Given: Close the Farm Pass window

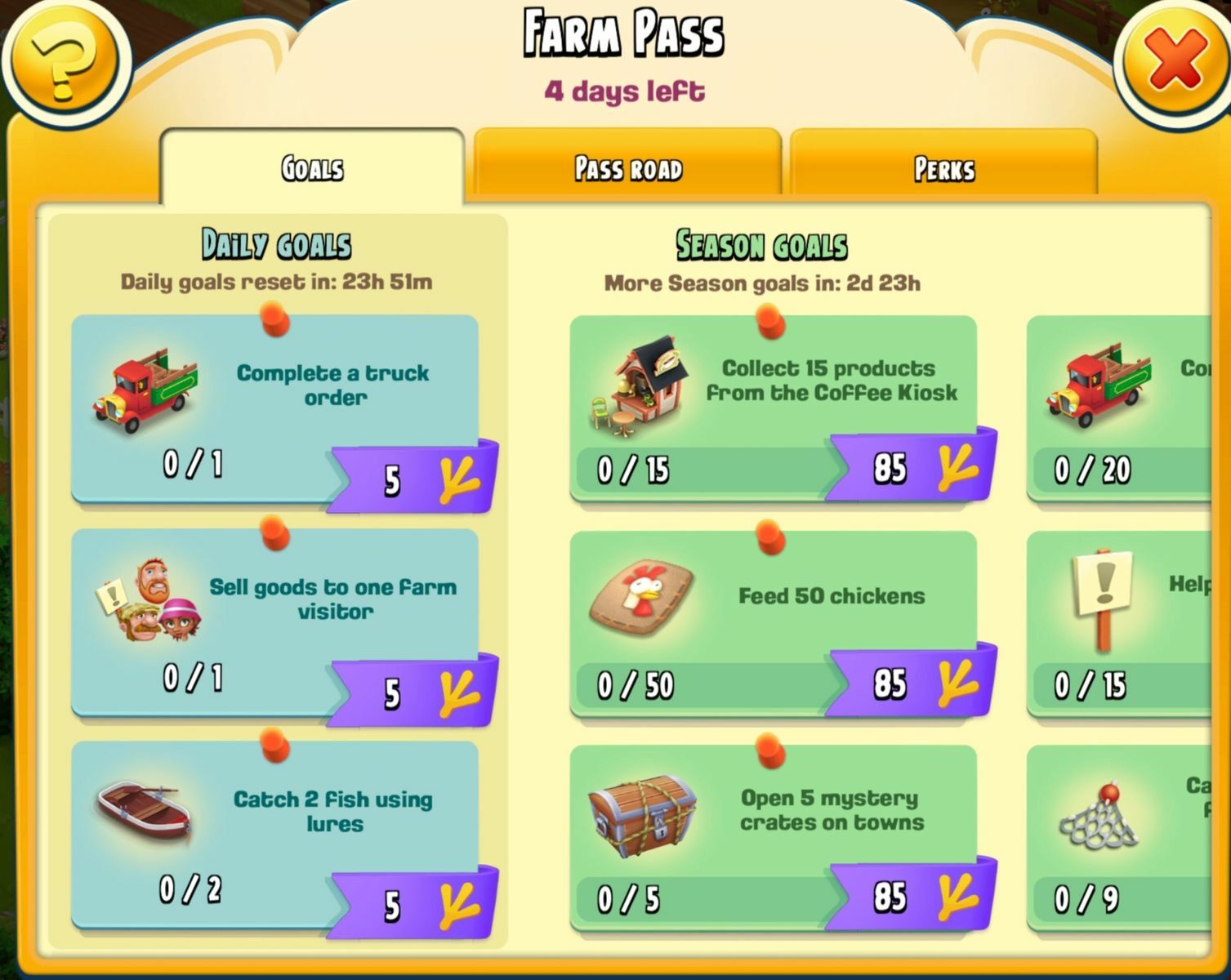Looking at the screenshot, I should click(x=1174, y=59).
